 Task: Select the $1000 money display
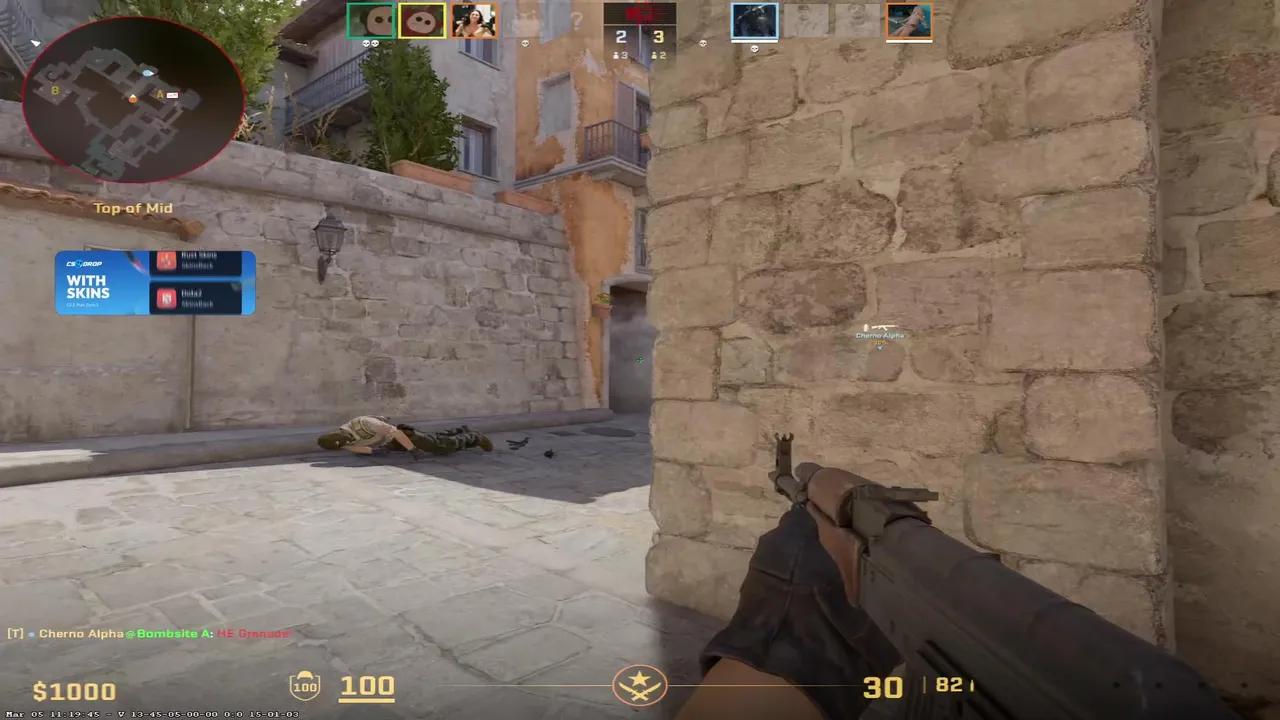click(74, 690)
